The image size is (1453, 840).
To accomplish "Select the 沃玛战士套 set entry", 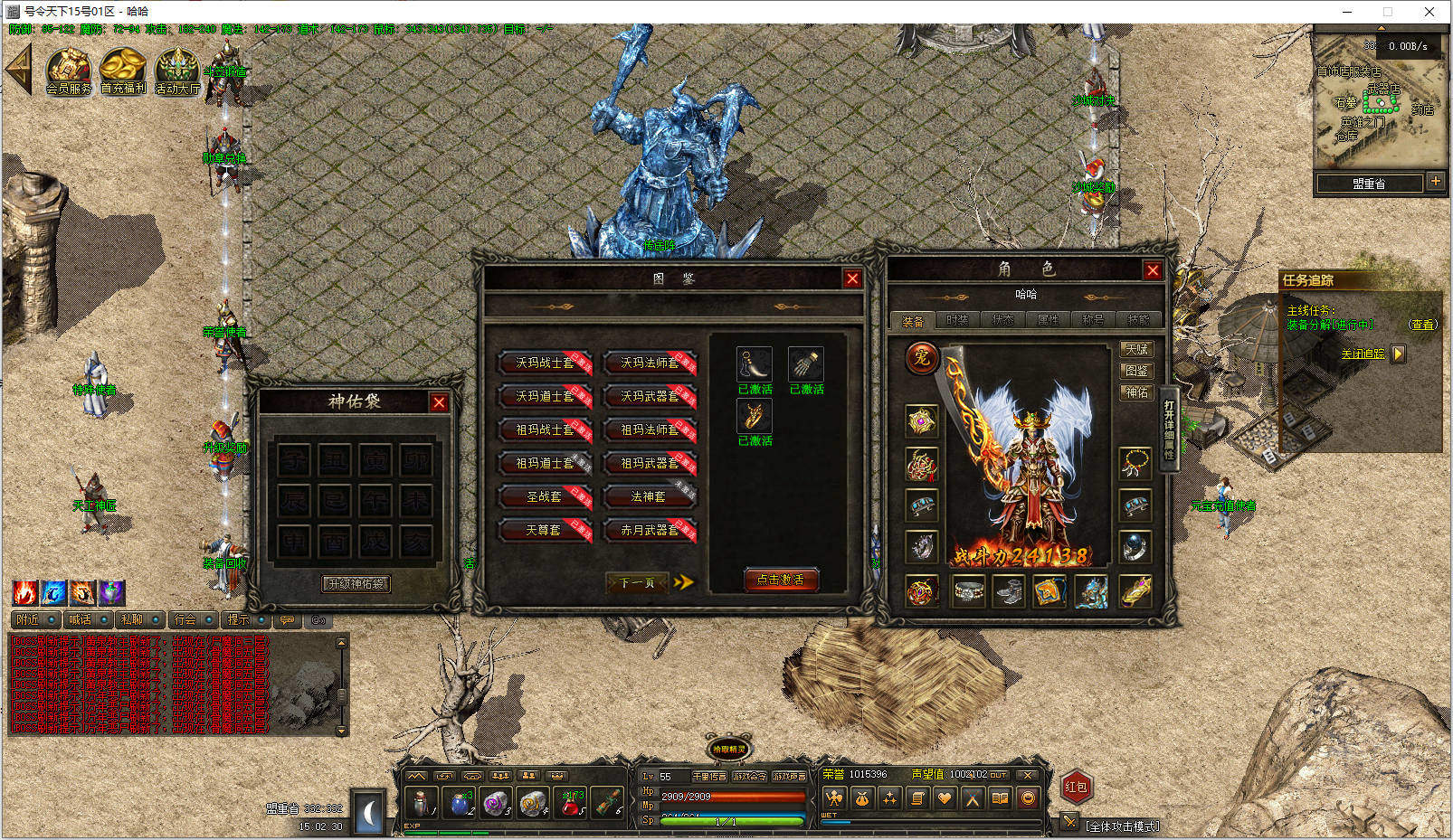I will point(545,363).
